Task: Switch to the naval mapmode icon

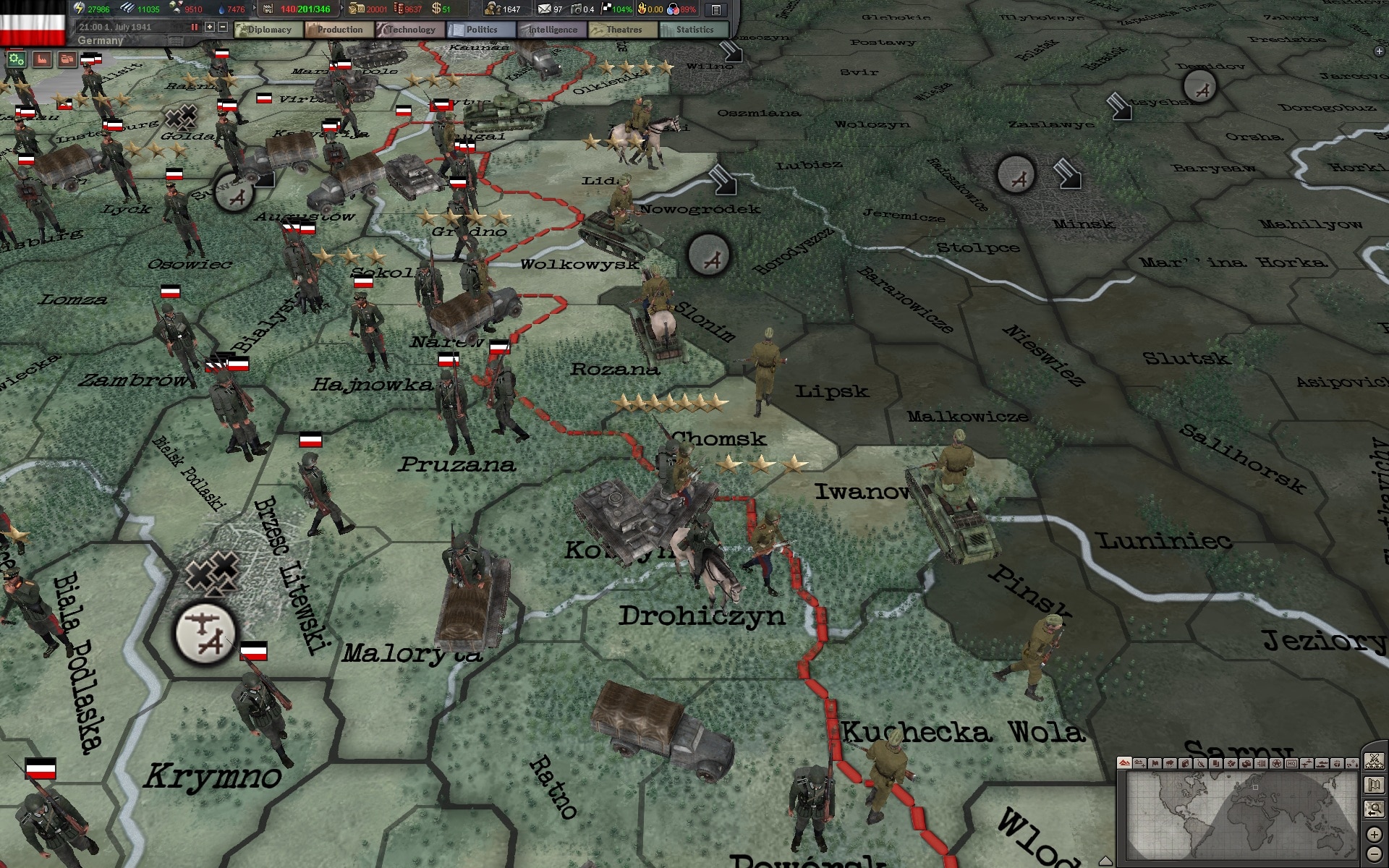Action: [x=1322, y=764]
